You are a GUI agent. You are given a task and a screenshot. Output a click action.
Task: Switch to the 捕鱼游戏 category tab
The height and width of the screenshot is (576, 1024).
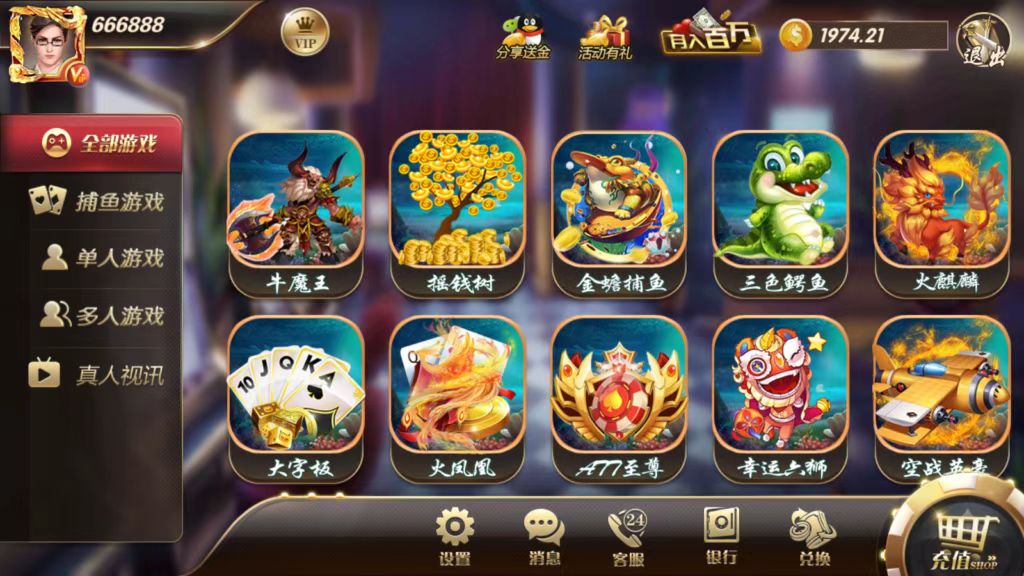(x=96, y=201)
